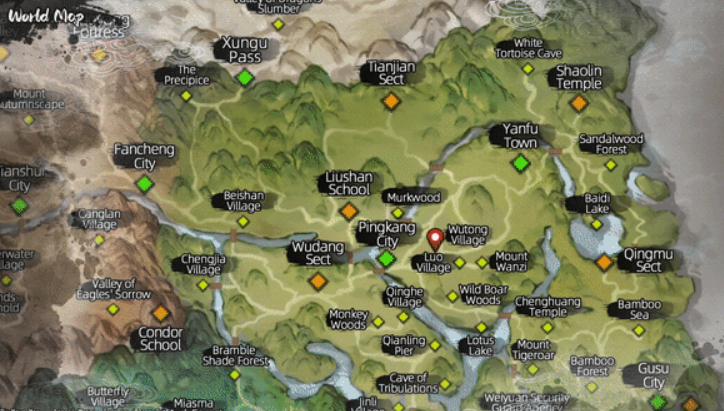Screen dimensions: 724x411
Task: Select the Yanfu Town marker
Action: tap(520, 163)
